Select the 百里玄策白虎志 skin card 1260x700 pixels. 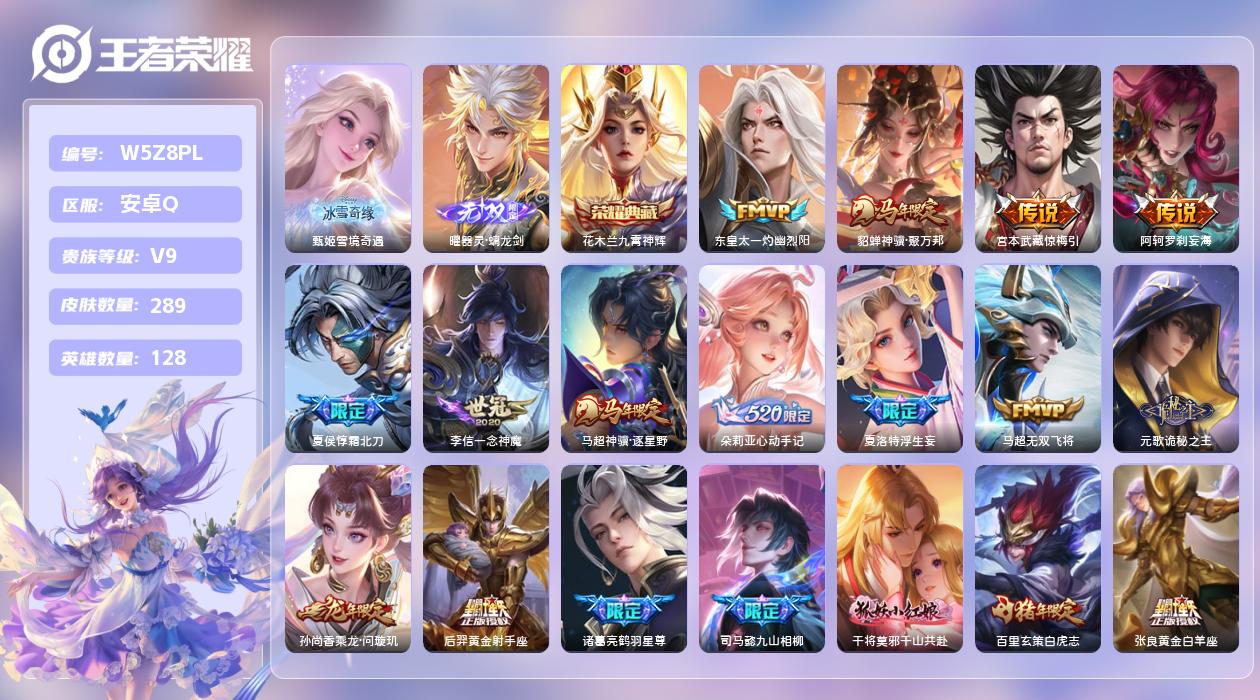pyautogui.click(x=1038, y=558)
